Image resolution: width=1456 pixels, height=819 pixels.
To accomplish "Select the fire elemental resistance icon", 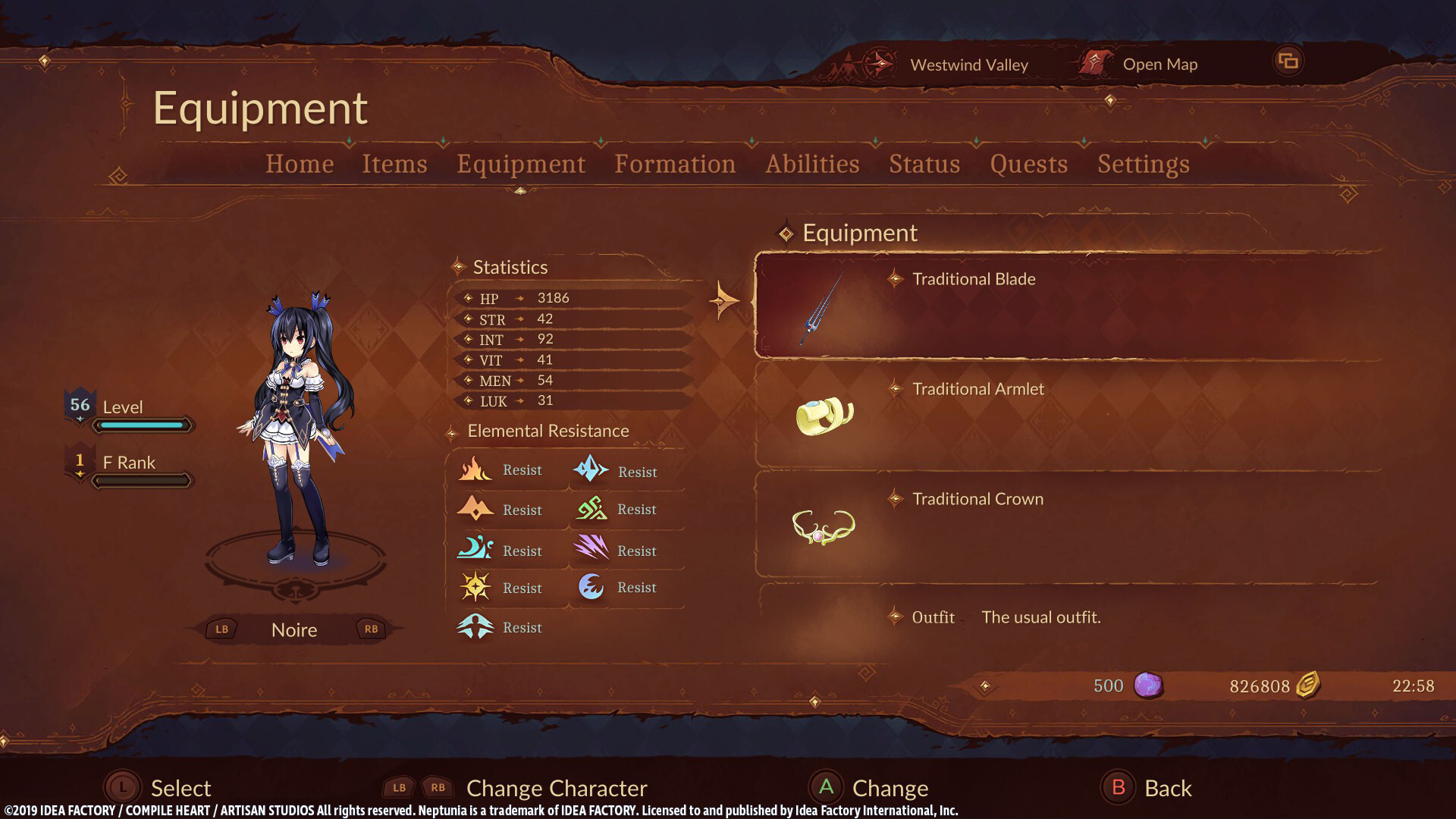I will [x=475, y=469].
